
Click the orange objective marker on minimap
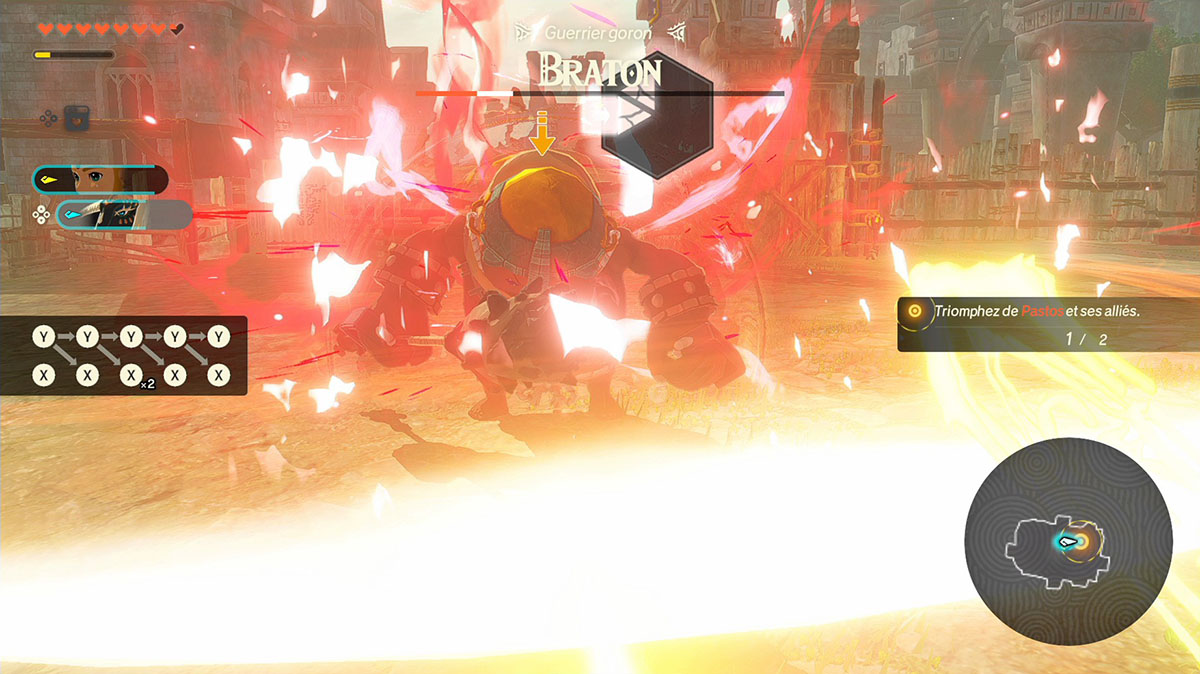pyautogui.click(x=1083, y=541)
